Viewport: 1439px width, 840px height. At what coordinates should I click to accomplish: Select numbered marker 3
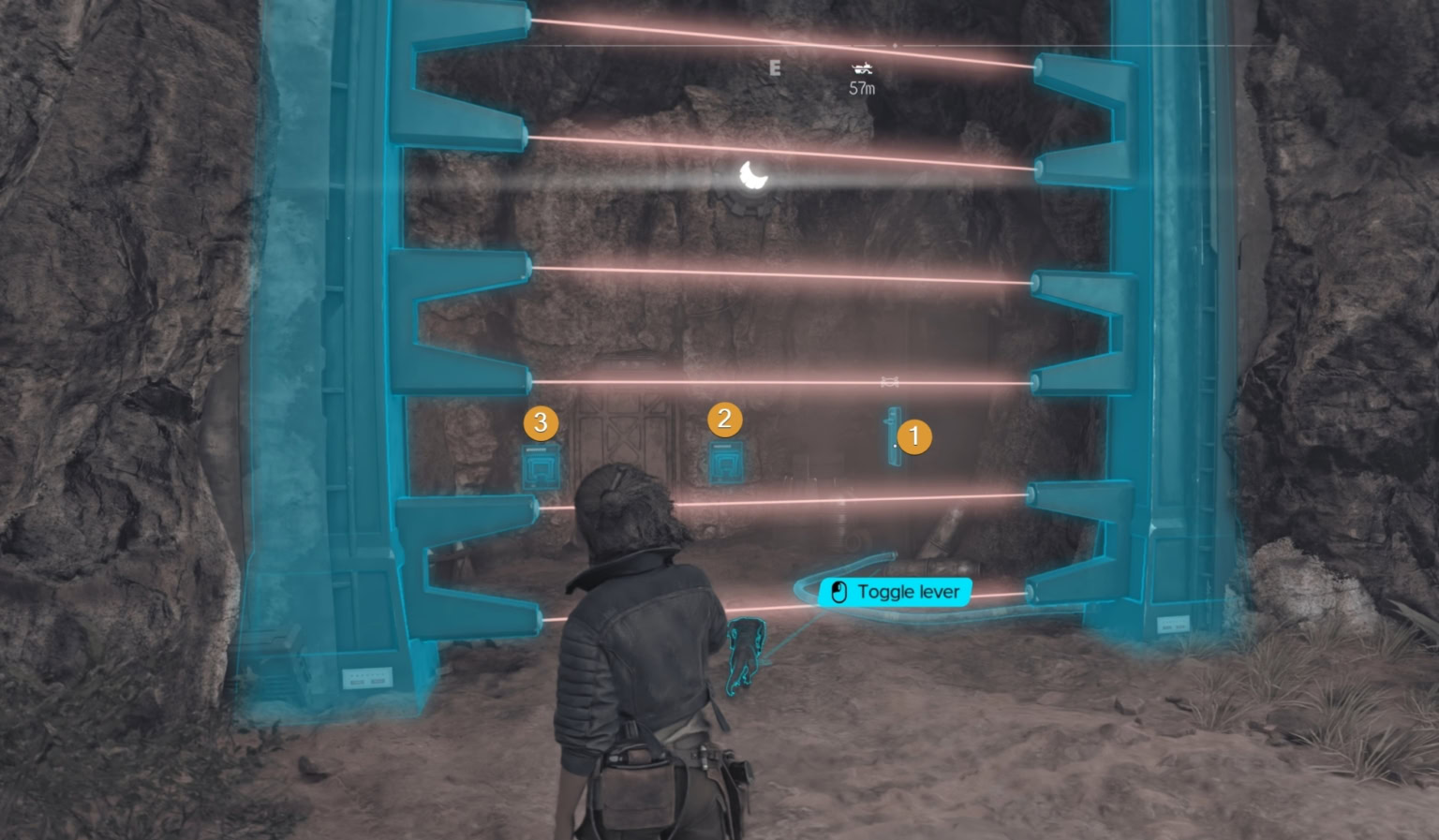[541, 421]
